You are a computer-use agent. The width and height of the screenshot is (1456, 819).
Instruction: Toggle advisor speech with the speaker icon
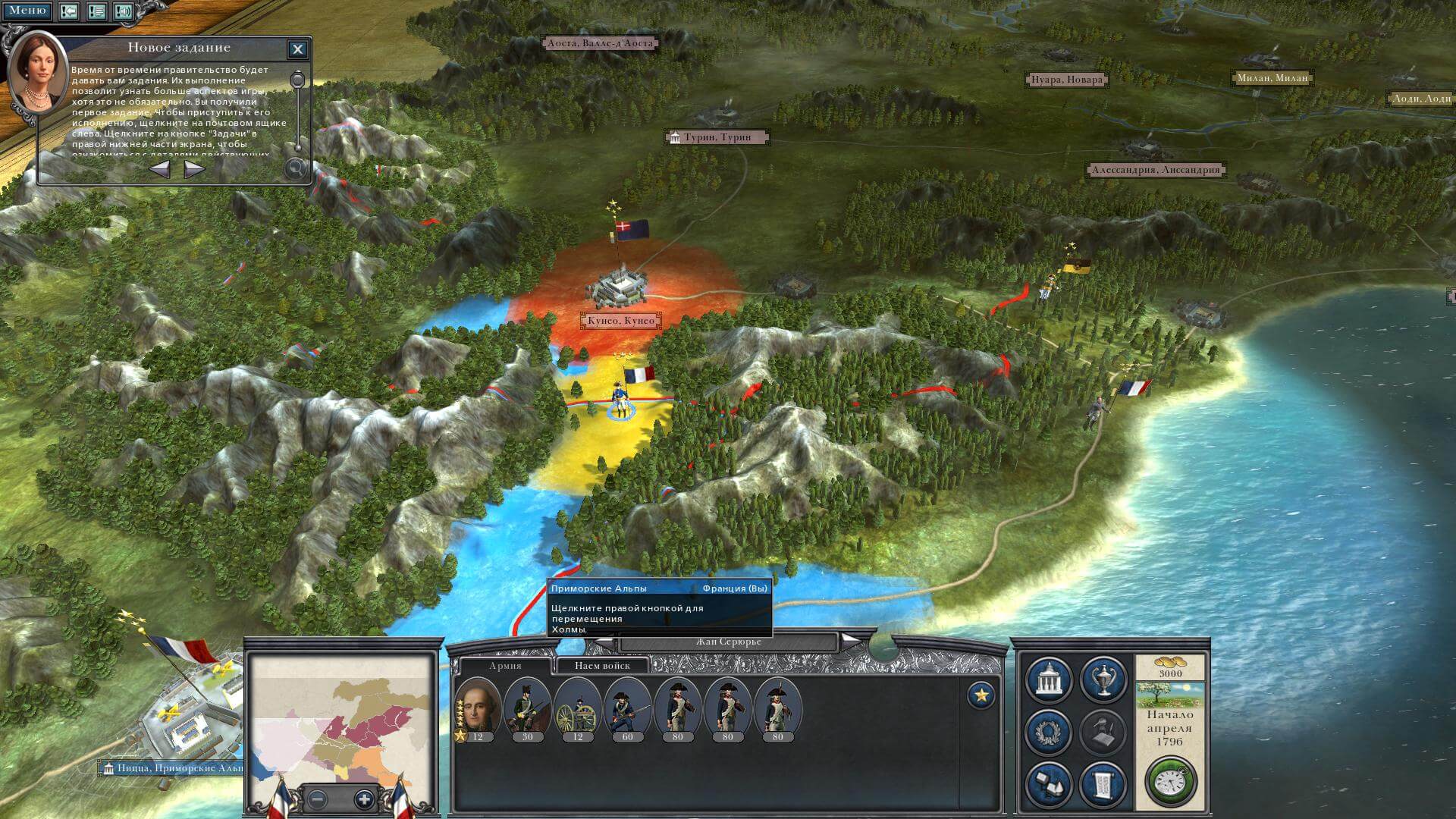[x=124, y=11]
